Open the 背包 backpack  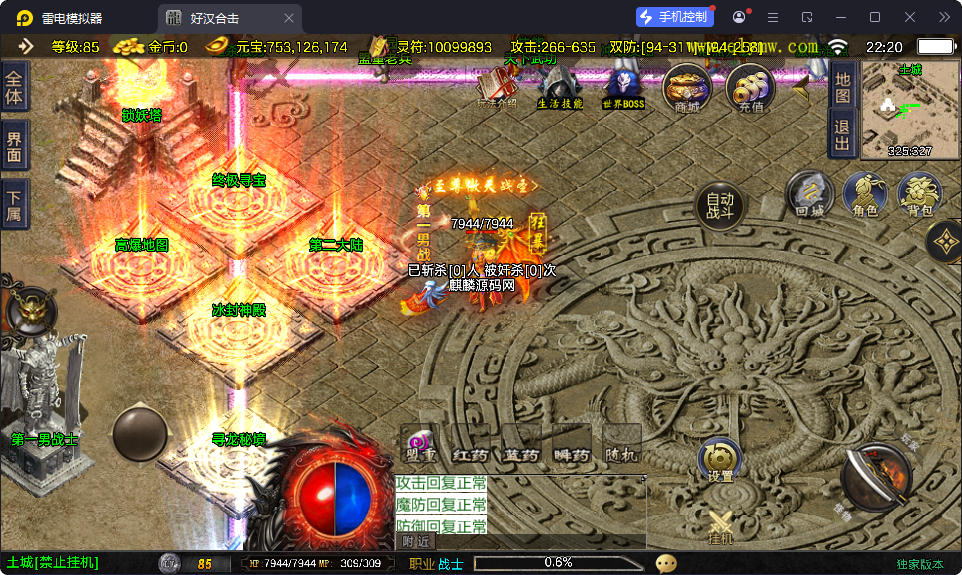(919, 193)
